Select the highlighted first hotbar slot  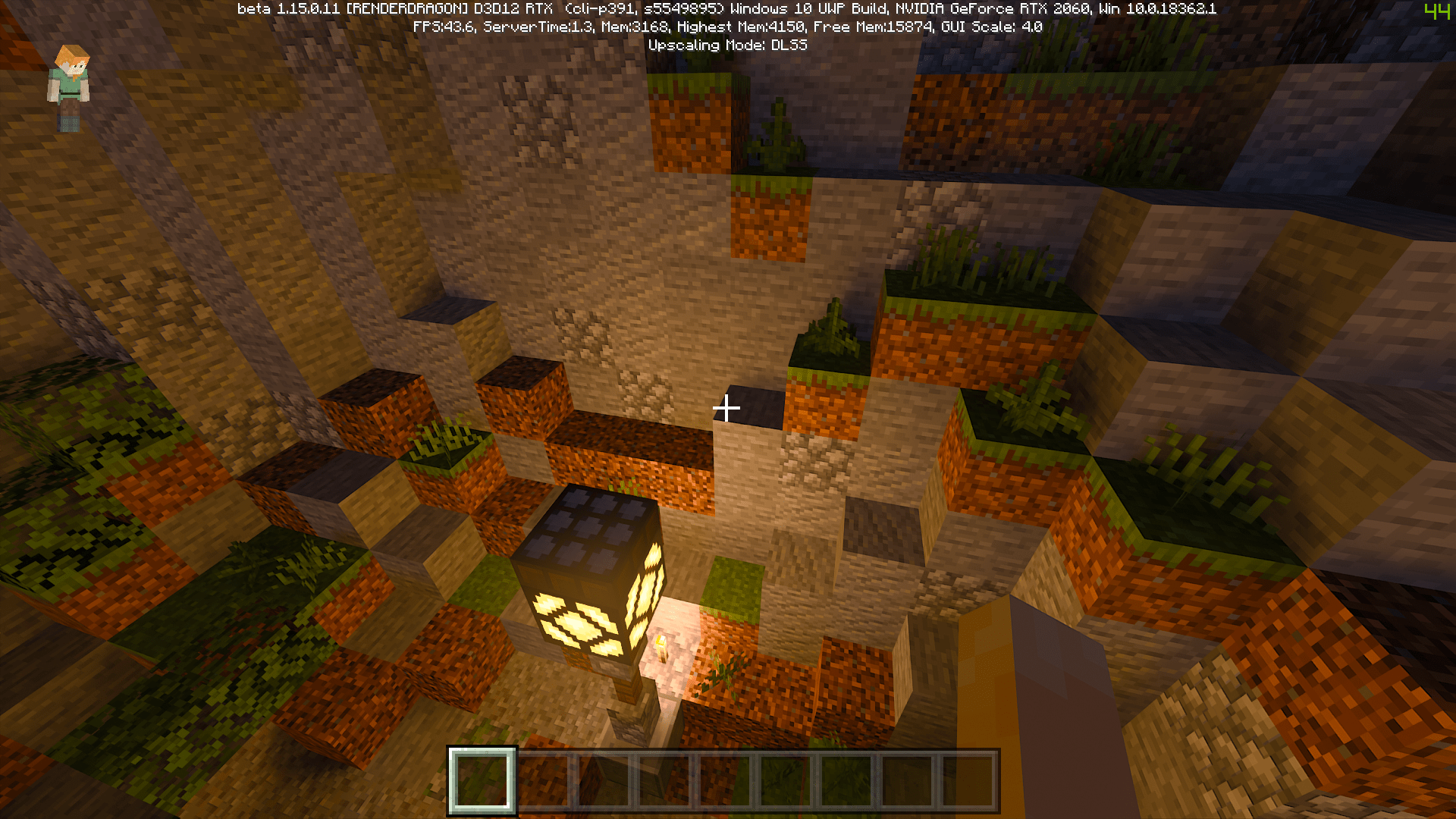[x=482, y=780]
